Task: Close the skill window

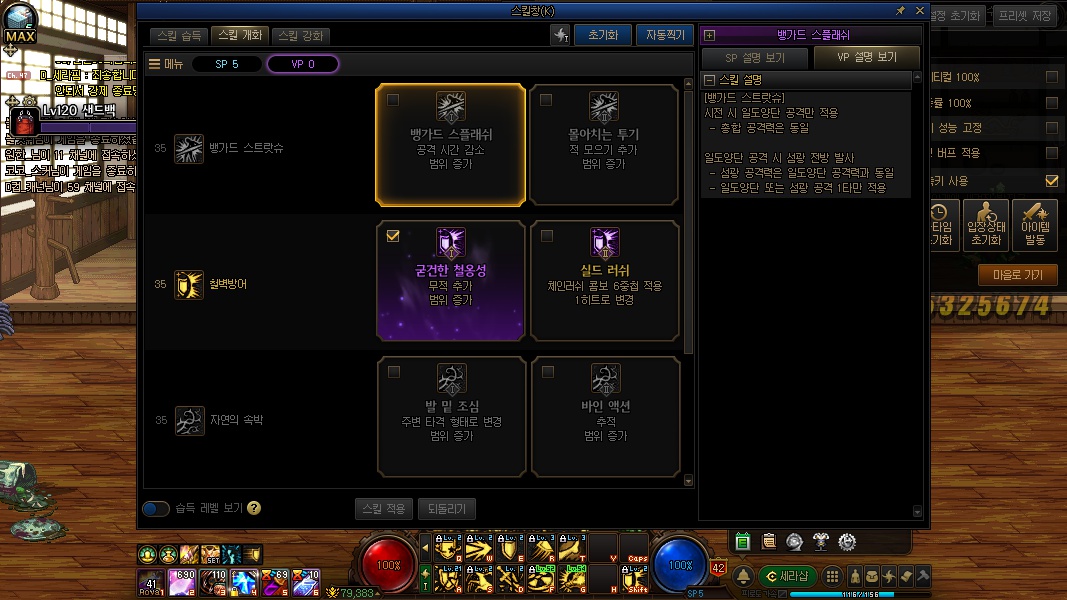Action: point(919,10)
